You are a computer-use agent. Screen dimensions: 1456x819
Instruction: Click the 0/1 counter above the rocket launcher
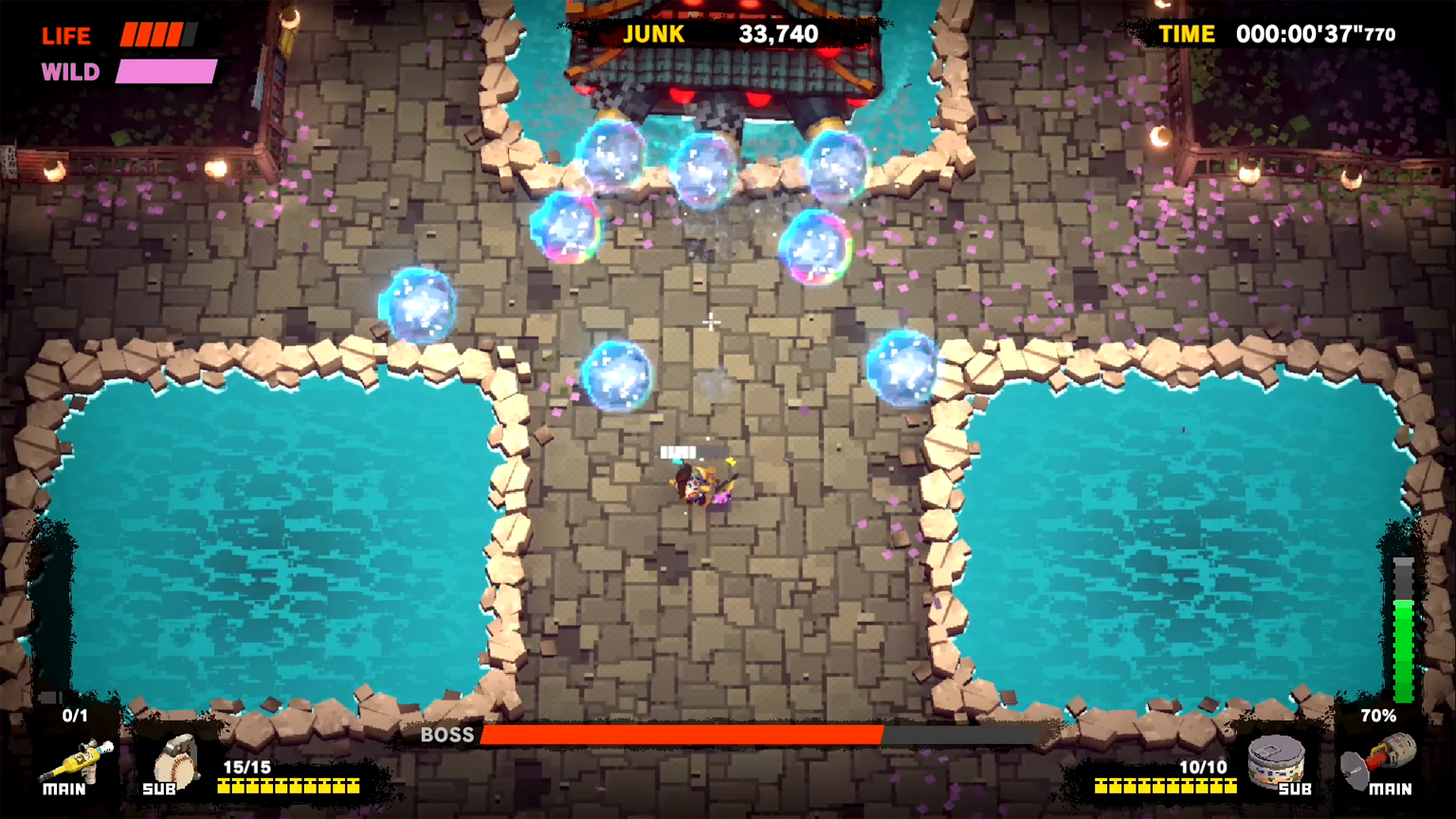(76, 717)
